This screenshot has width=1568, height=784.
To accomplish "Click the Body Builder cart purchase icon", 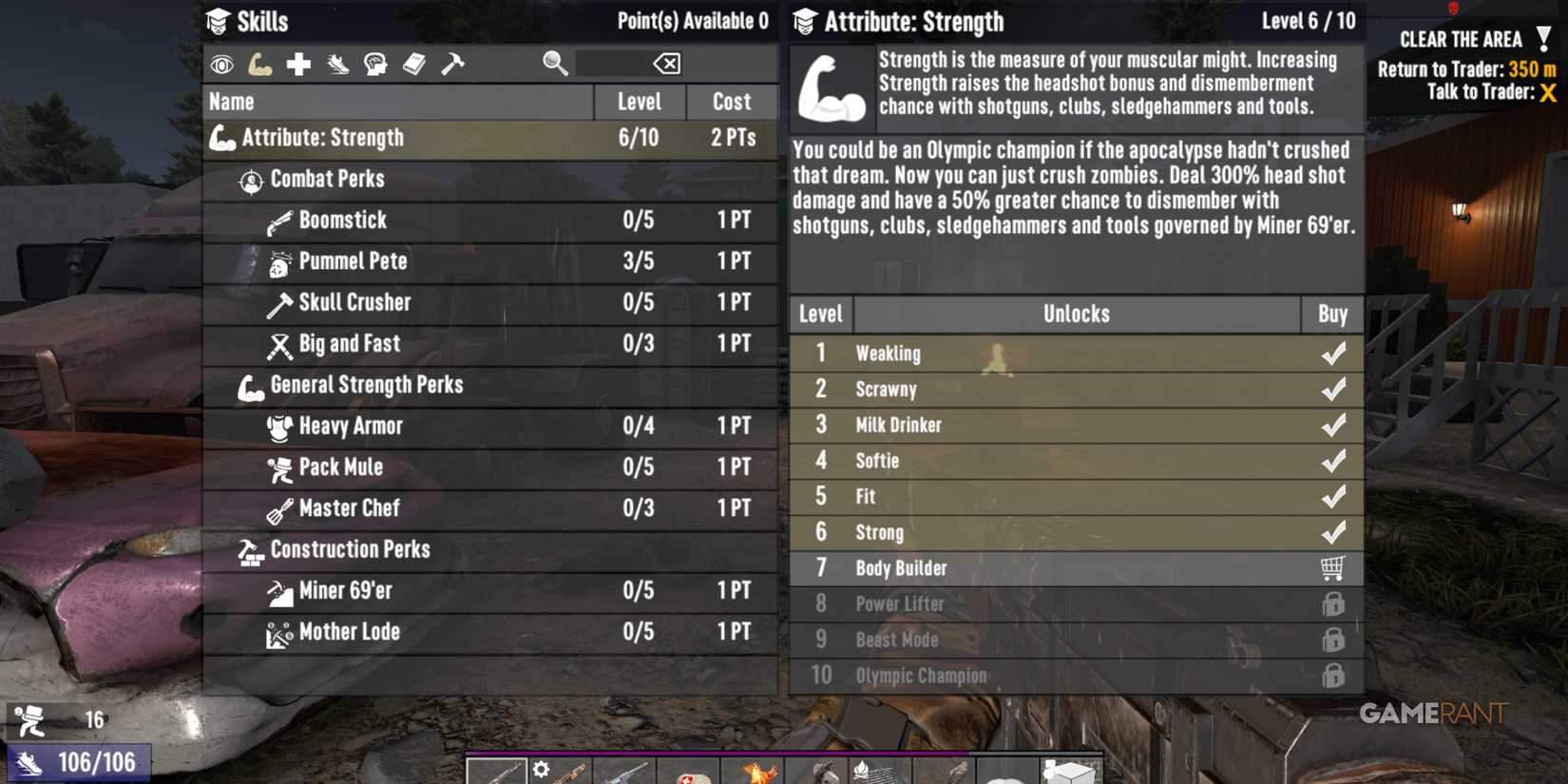I will point(1333,567).
